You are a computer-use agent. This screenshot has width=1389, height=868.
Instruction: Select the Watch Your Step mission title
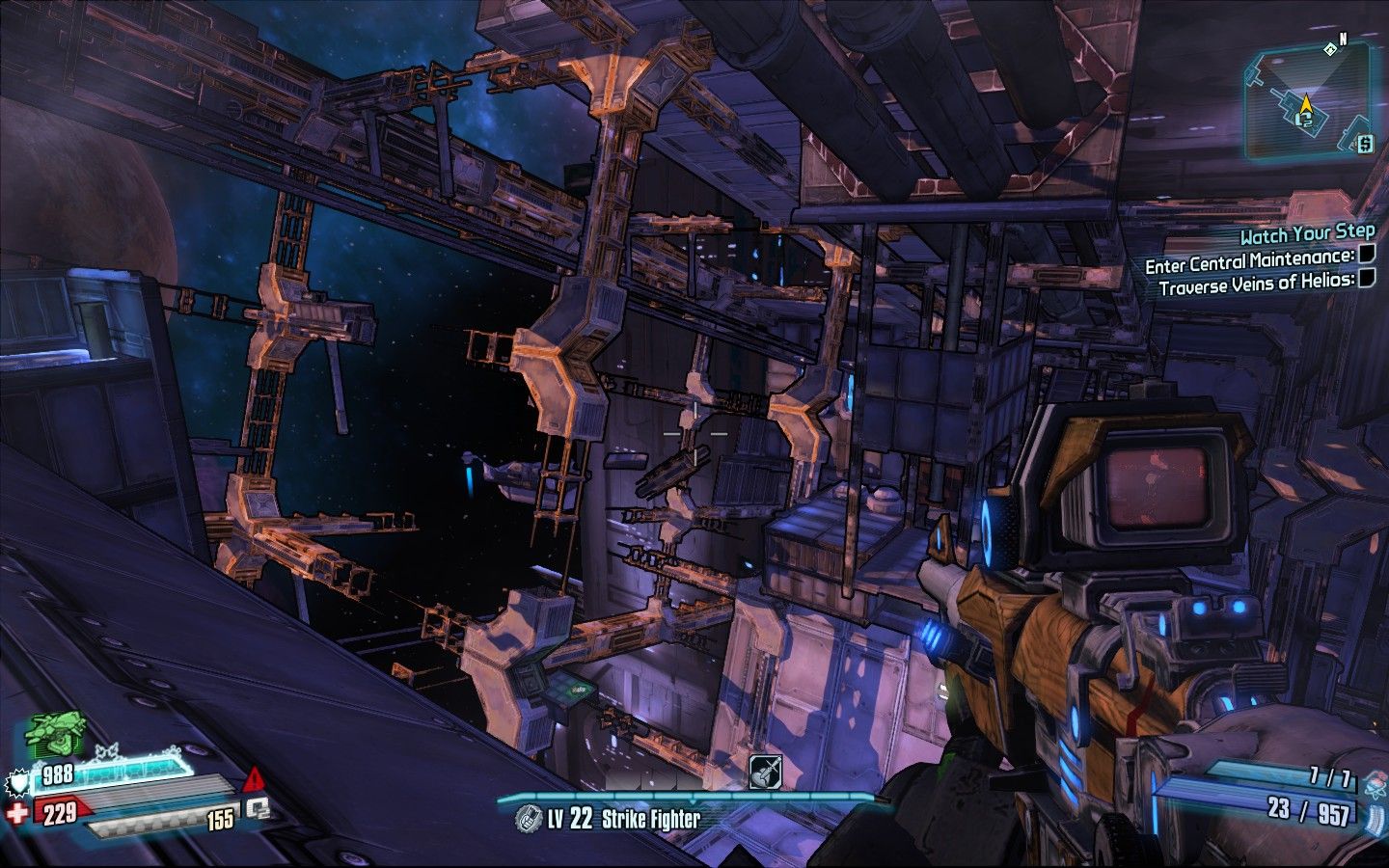[x=1306, y=233]
